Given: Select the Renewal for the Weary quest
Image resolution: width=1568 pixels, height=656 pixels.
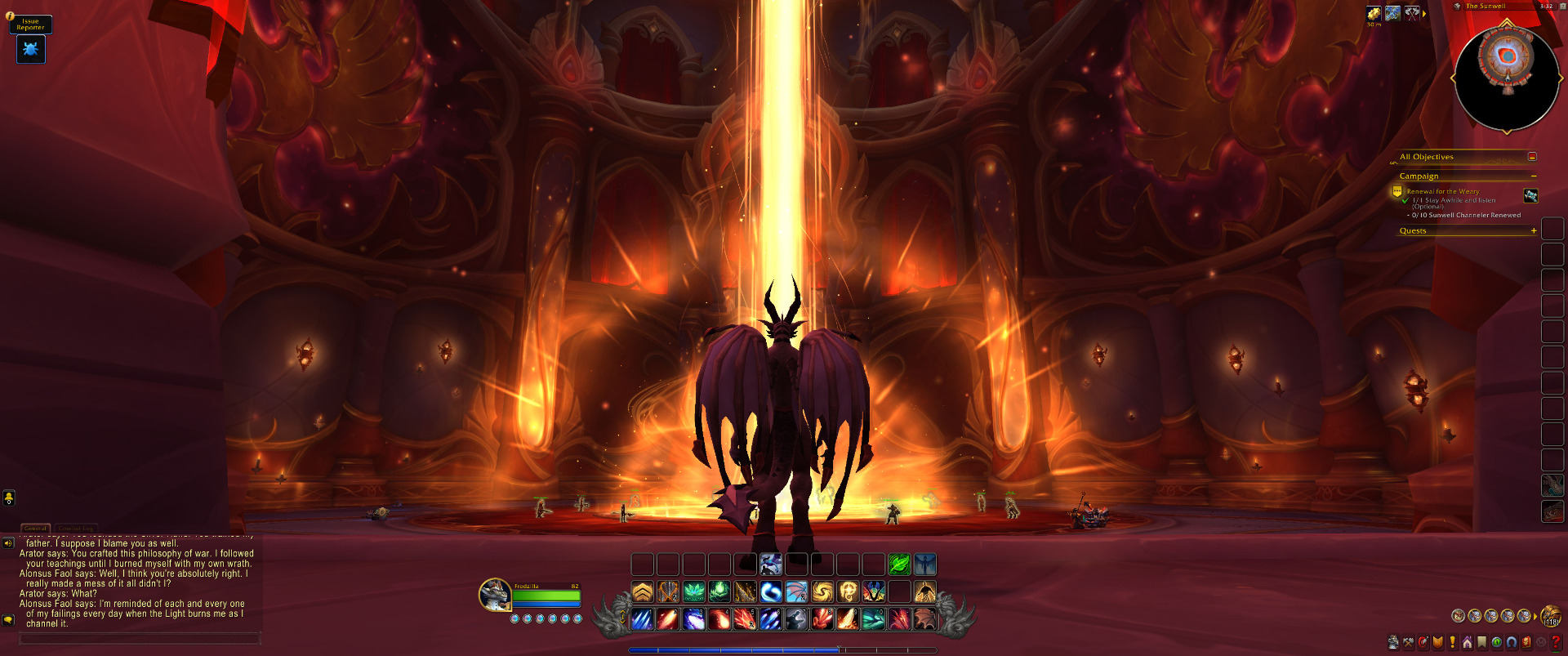Looking at the screenshot, I should click(1442, 191).
